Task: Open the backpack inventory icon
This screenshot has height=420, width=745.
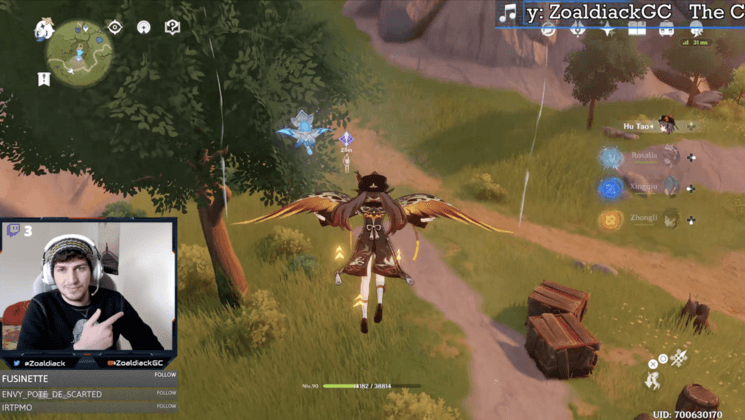Action: tap(665, 29)
